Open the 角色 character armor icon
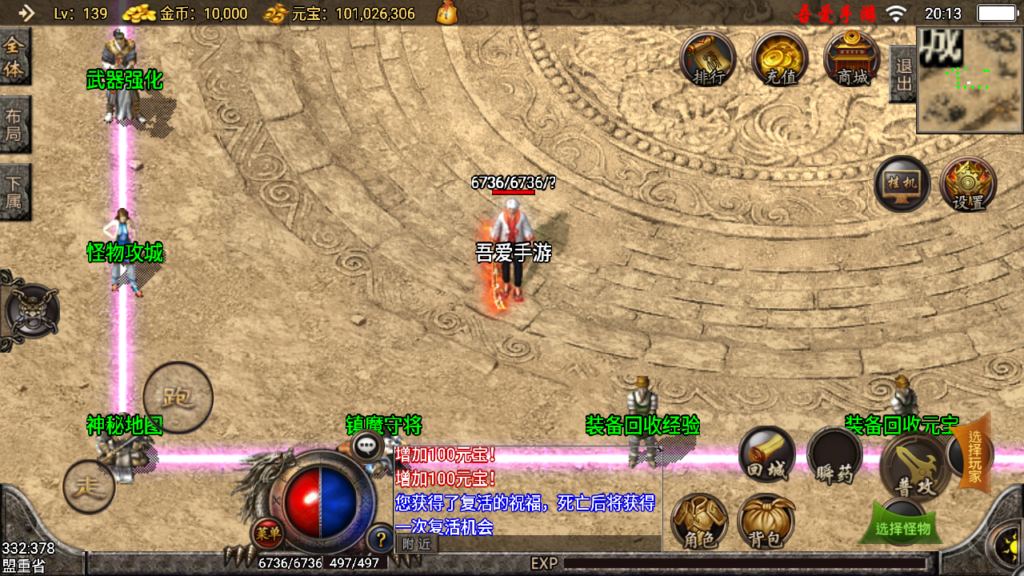Viewport: 1024px width, 576px height. (699, 521)
